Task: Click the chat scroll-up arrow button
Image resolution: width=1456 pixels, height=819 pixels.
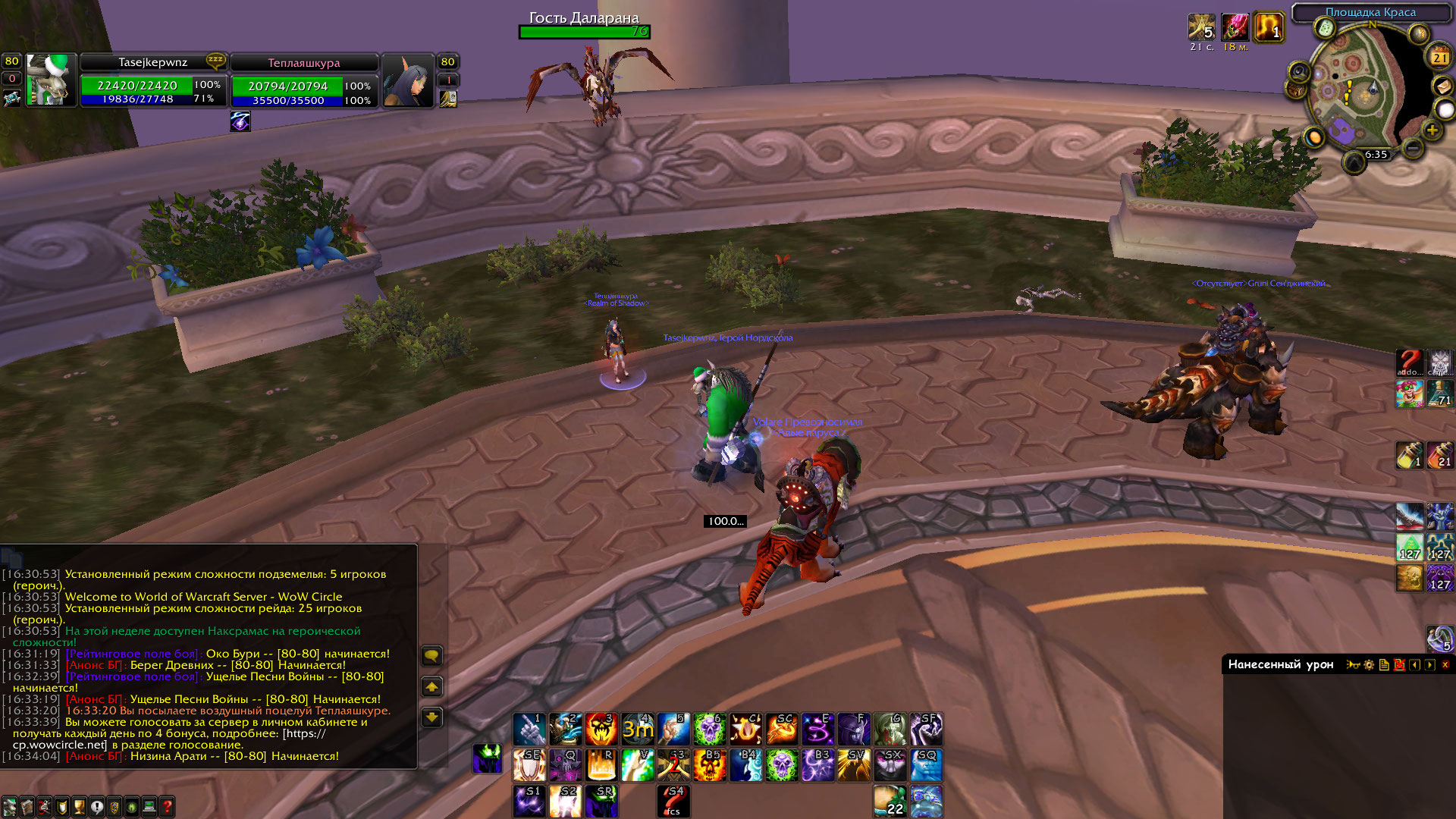Action: tap(431, 687)
